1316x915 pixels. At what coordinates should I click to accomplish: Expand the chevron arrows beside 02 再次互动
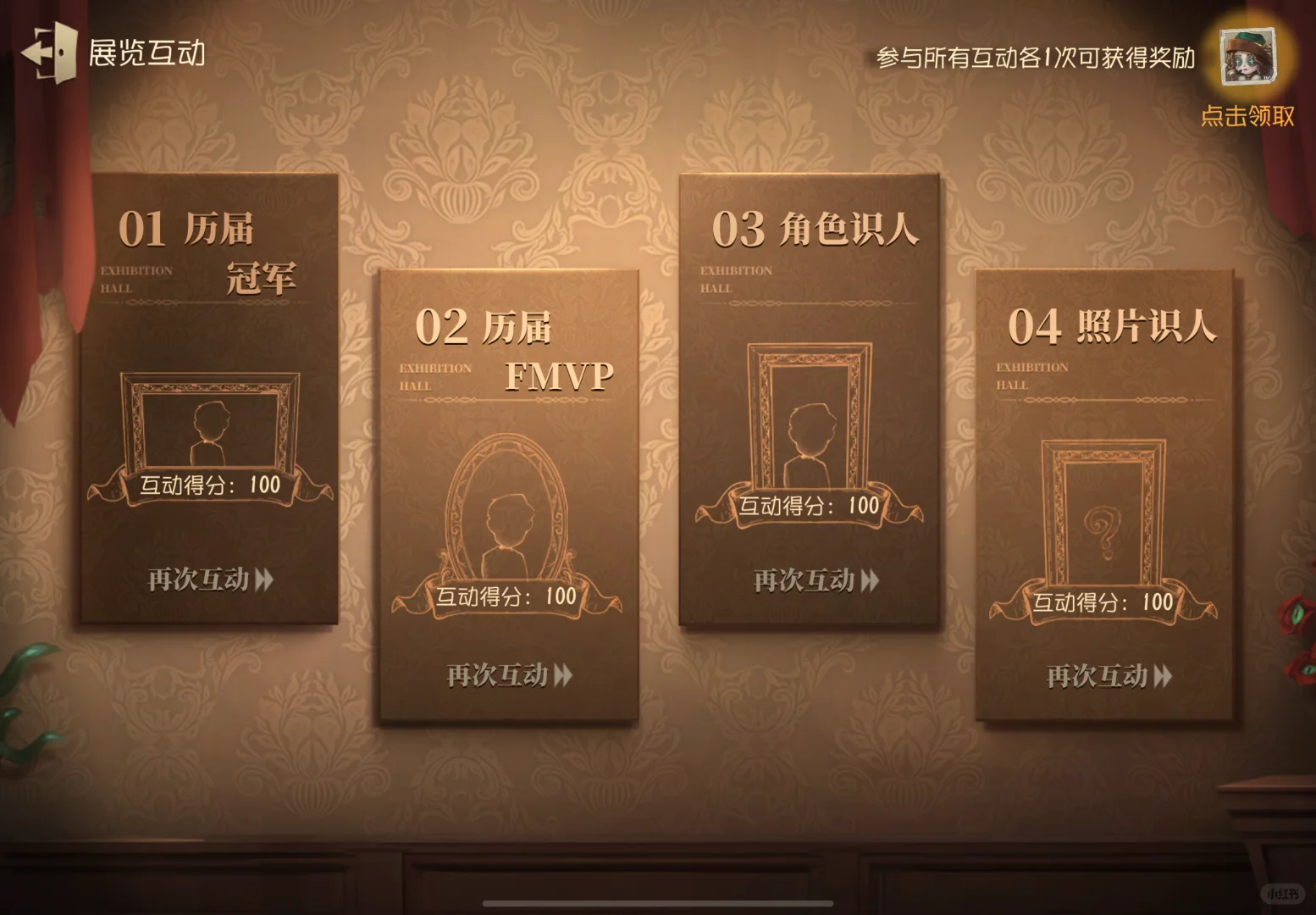[561, 676]
